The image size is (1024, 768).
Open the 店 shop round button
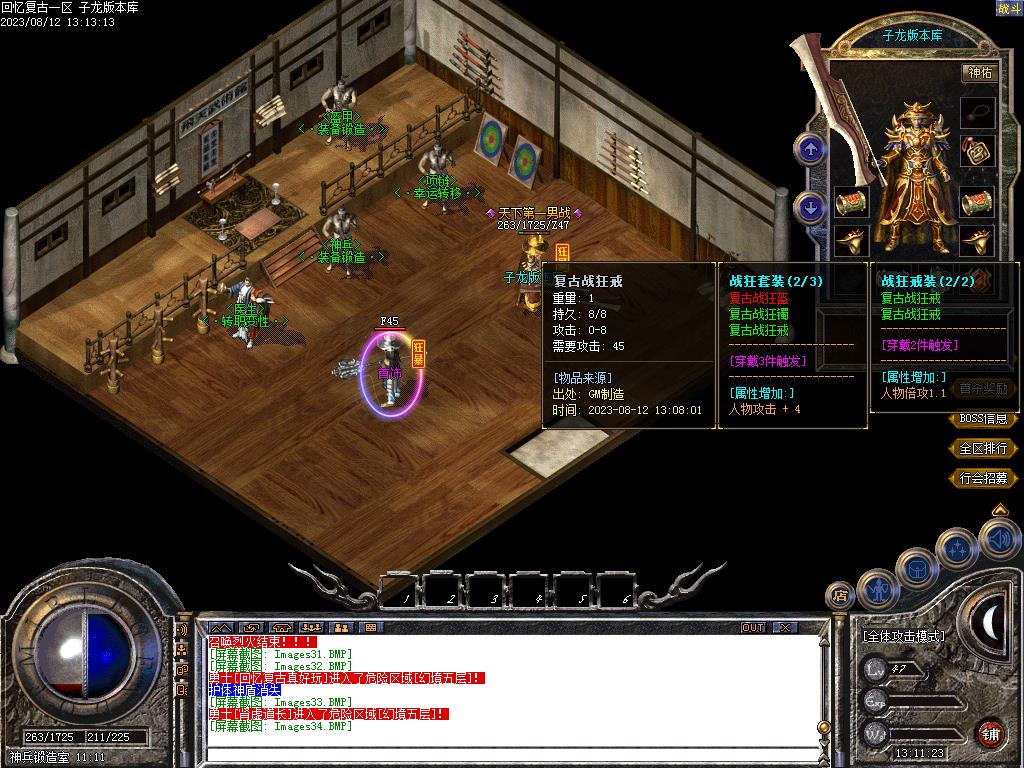pyautogui.click(x=840, y=595)
